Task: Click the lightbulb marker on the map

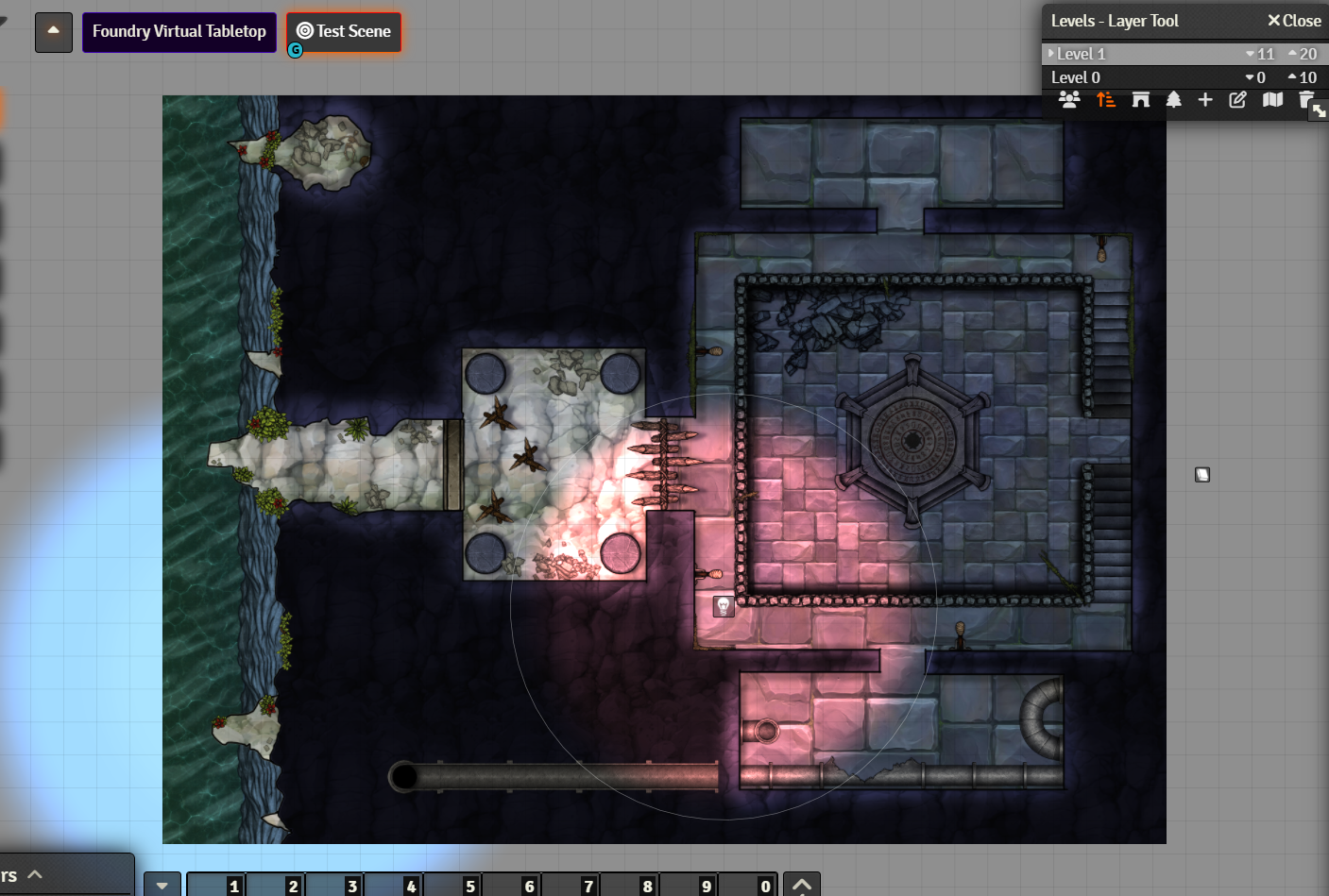Action: (x=723, y=605)
